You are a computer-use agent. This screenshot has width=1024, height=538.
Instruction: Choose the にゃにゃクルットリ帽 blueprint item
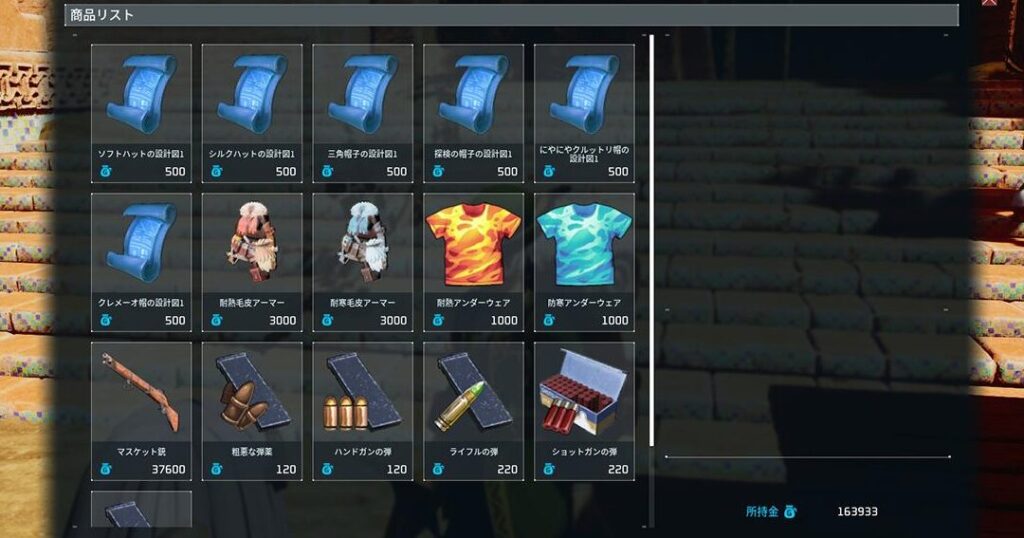click(584, 113)
